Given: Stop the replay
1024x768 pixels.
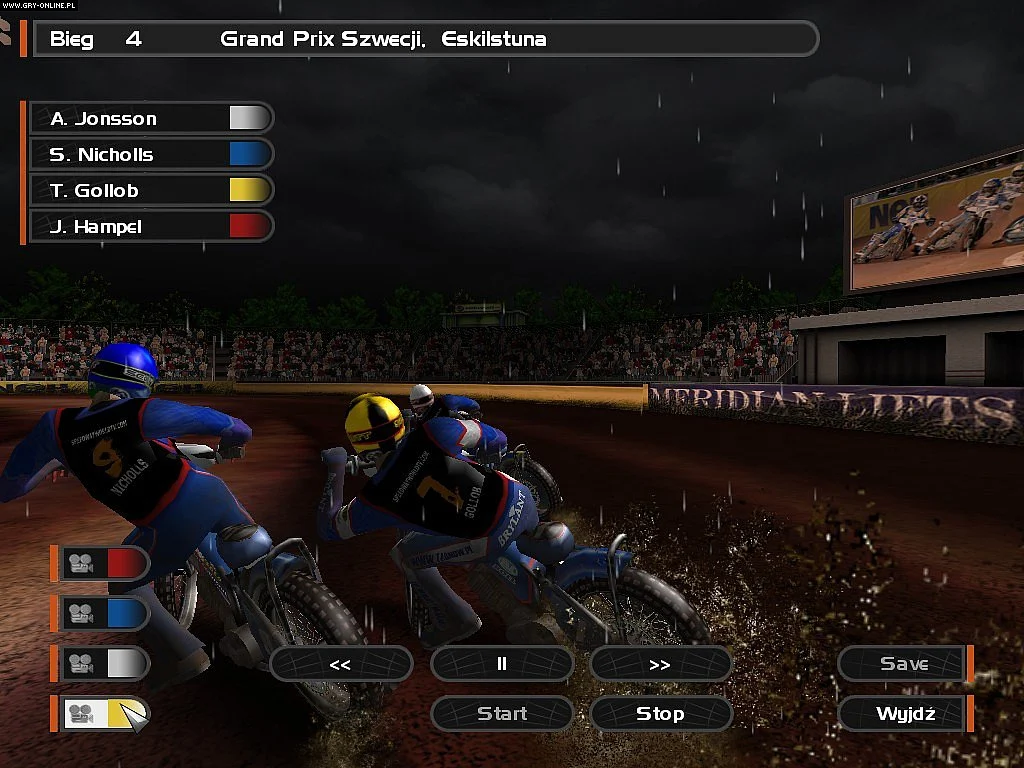Looking at the screenshot, I should (x=660, y=713).
